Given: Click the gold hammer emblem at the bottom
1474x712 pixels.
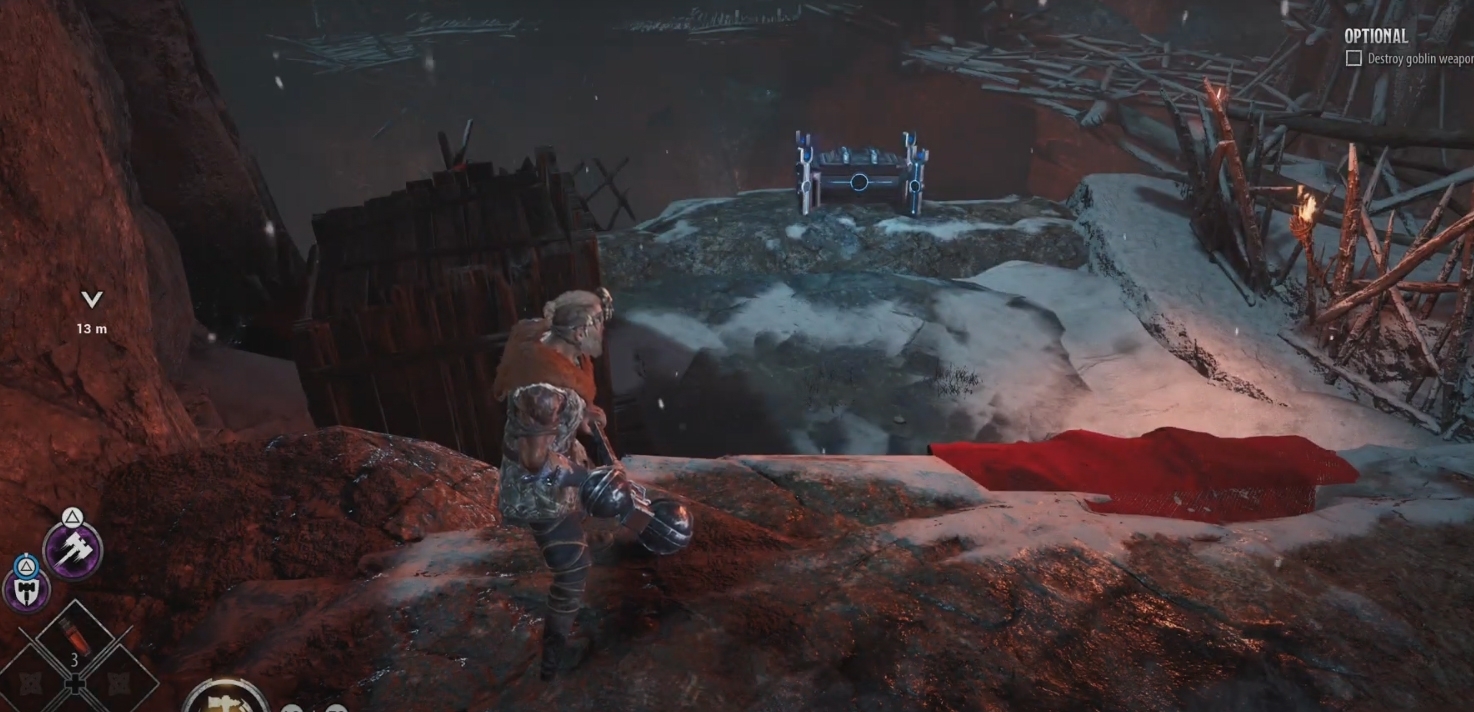Looking at the screenshot, I should coord(225,699).
